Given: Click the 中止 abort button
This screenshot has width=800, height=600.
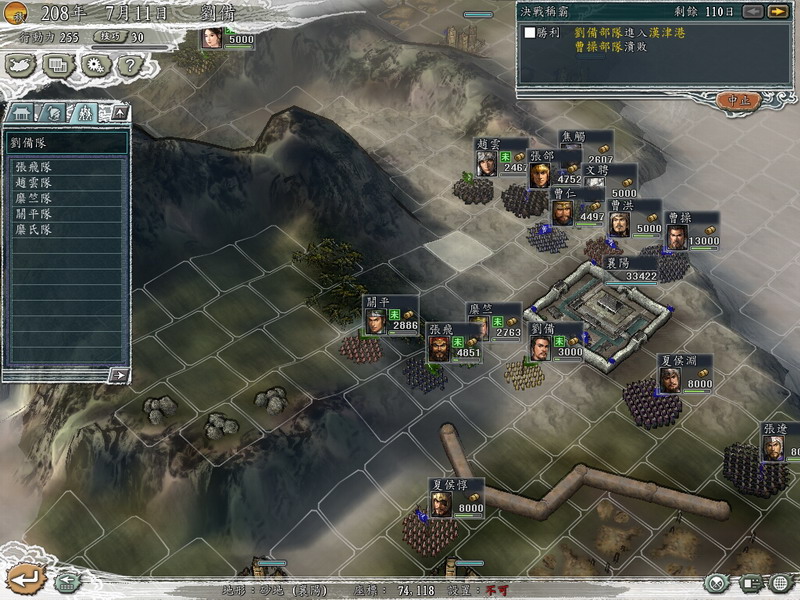Looking at the screenshot, I should (739, 100).
